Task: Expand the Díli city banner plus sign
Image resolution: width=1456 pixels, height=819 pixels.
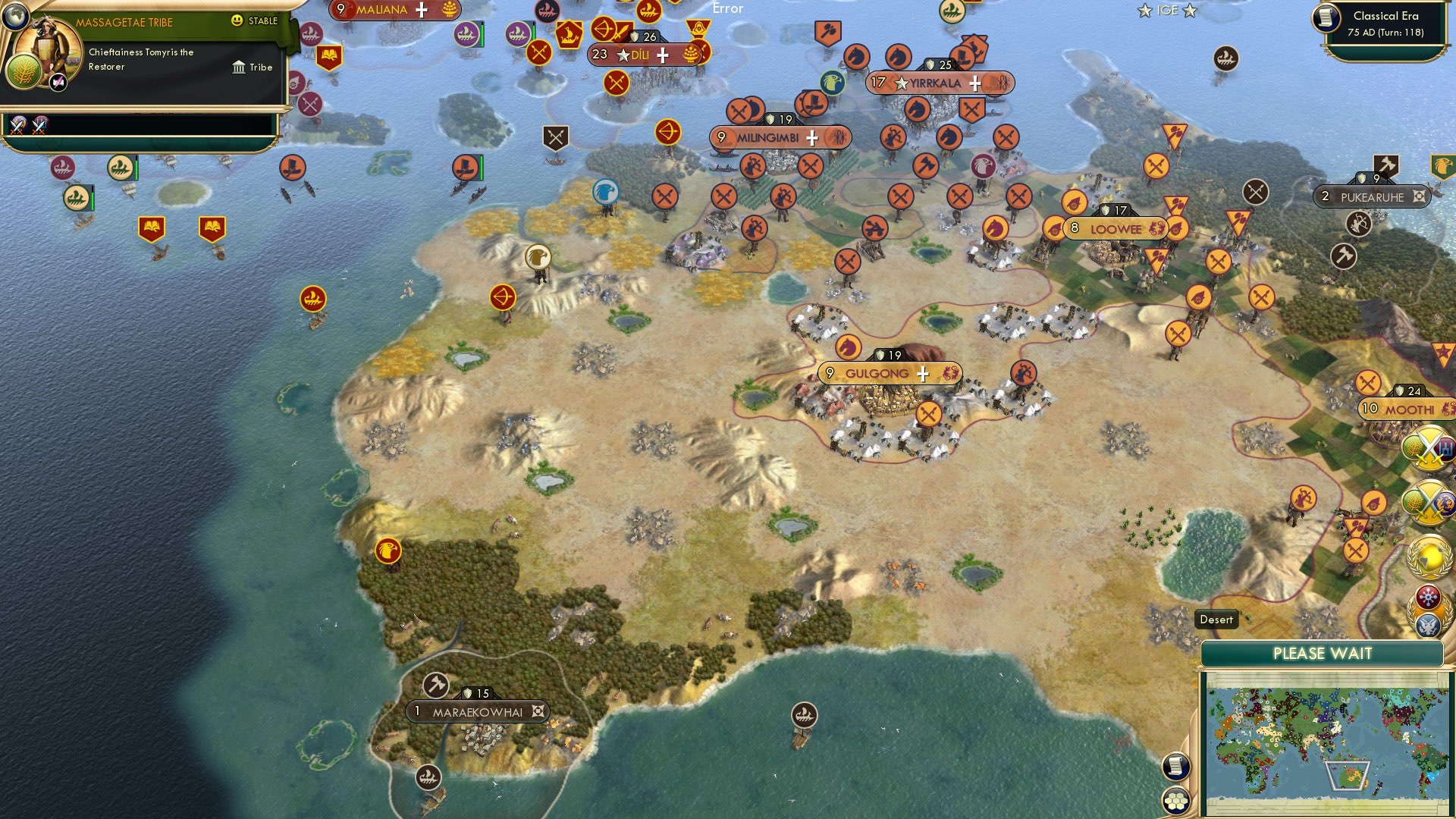Action: (663, 55)
